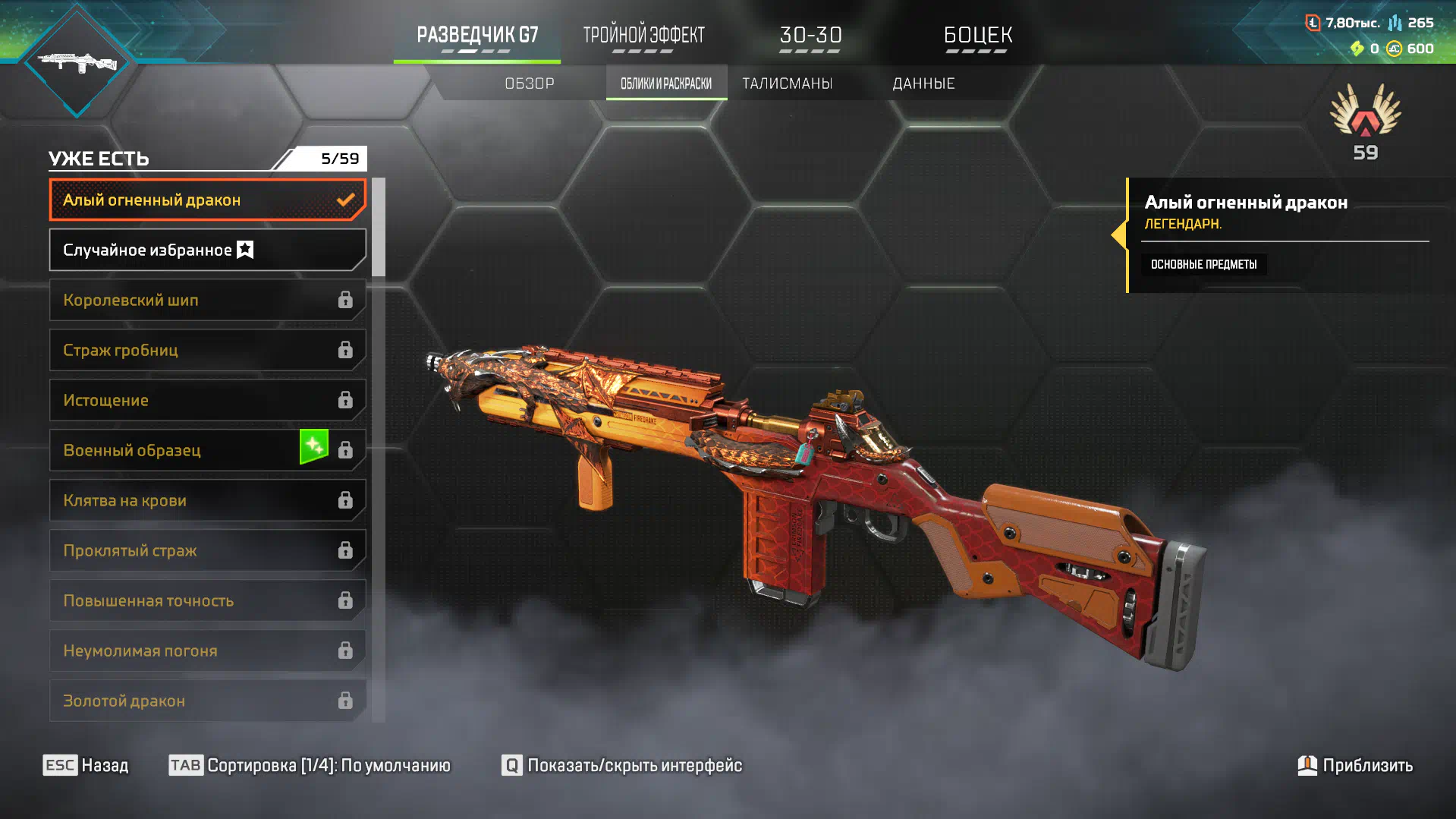Image resolution: width=1456 pixels, height=819 pixels.
Task: Change sorting via Сортировка button
Action: tap(310, 765)
